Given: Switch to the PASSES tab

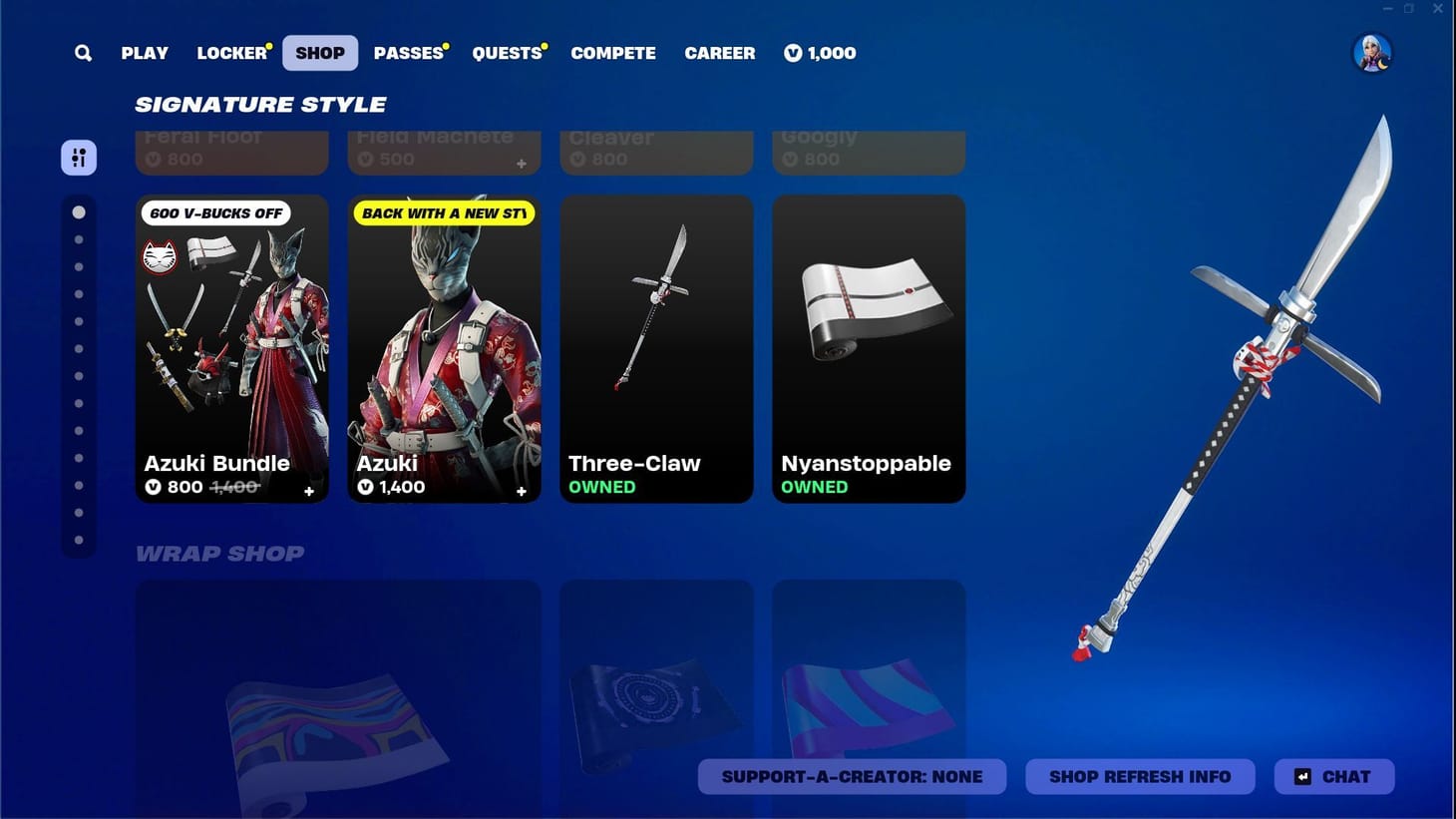Looking at the screenshot, I should coord(407,53).
